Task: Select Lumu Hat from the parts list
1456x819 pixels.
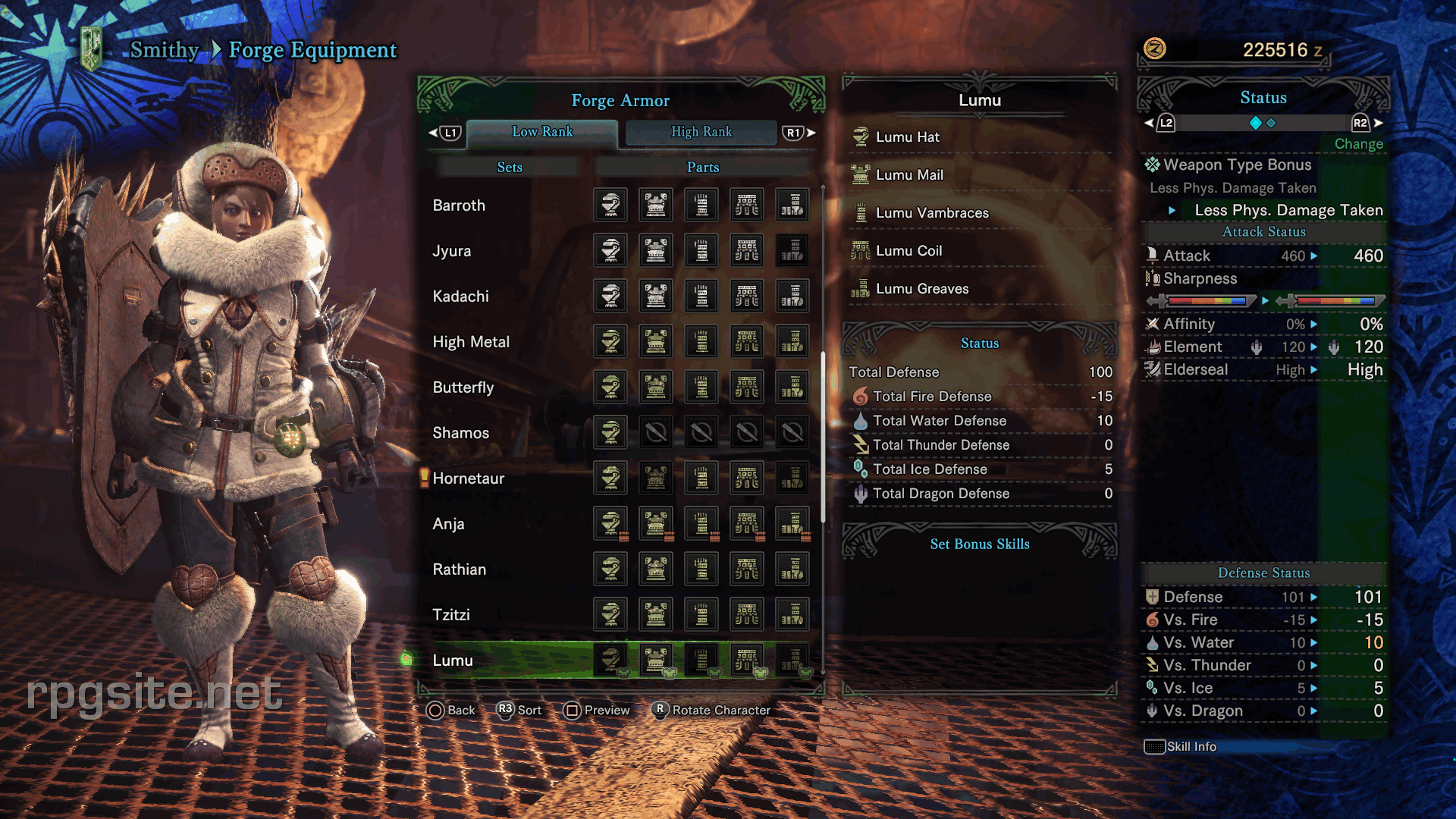Action: click(x=908, y=137)
